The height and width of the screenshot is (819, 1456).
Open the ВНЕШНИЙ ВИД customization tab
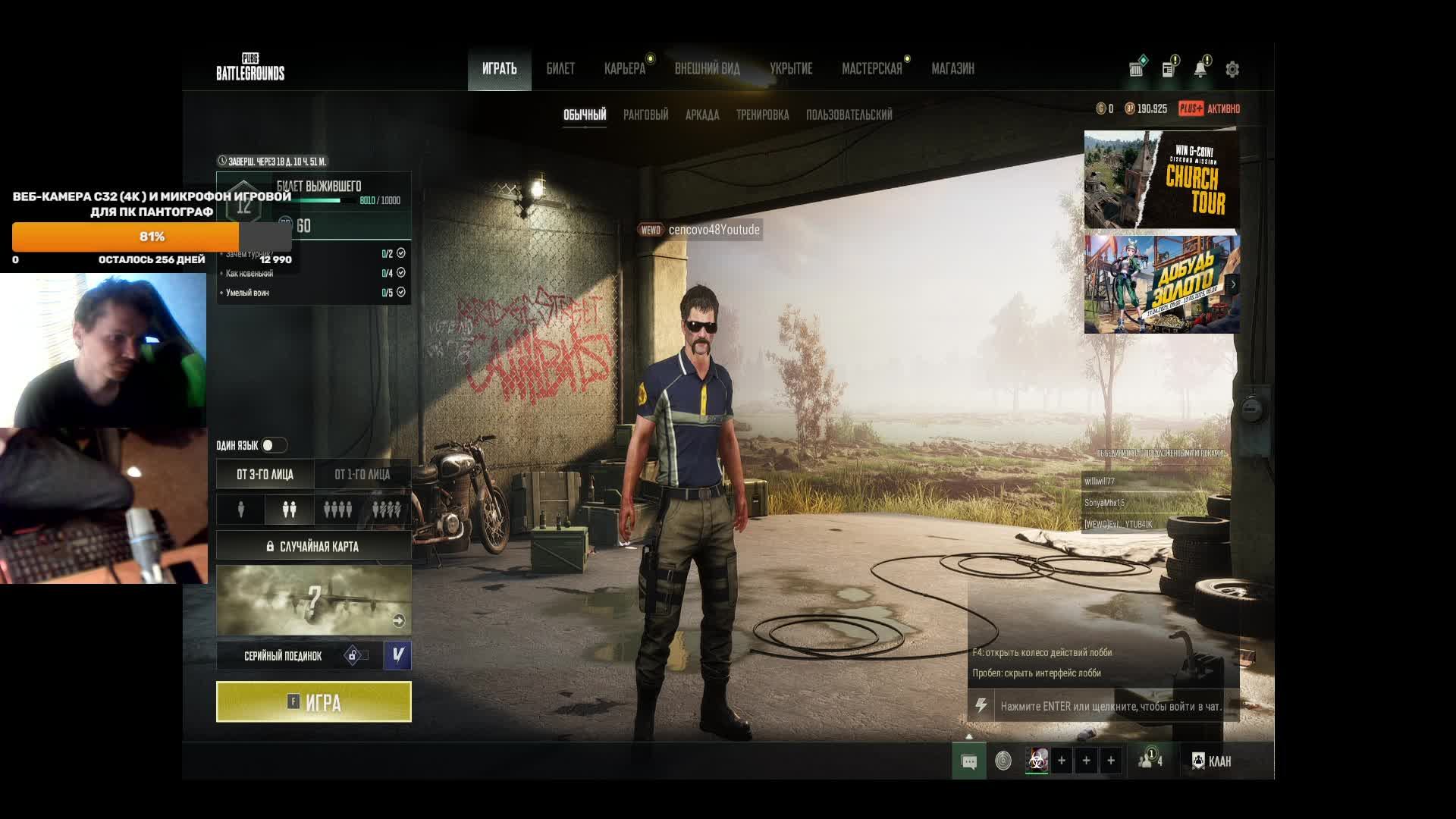click(707, 69)
